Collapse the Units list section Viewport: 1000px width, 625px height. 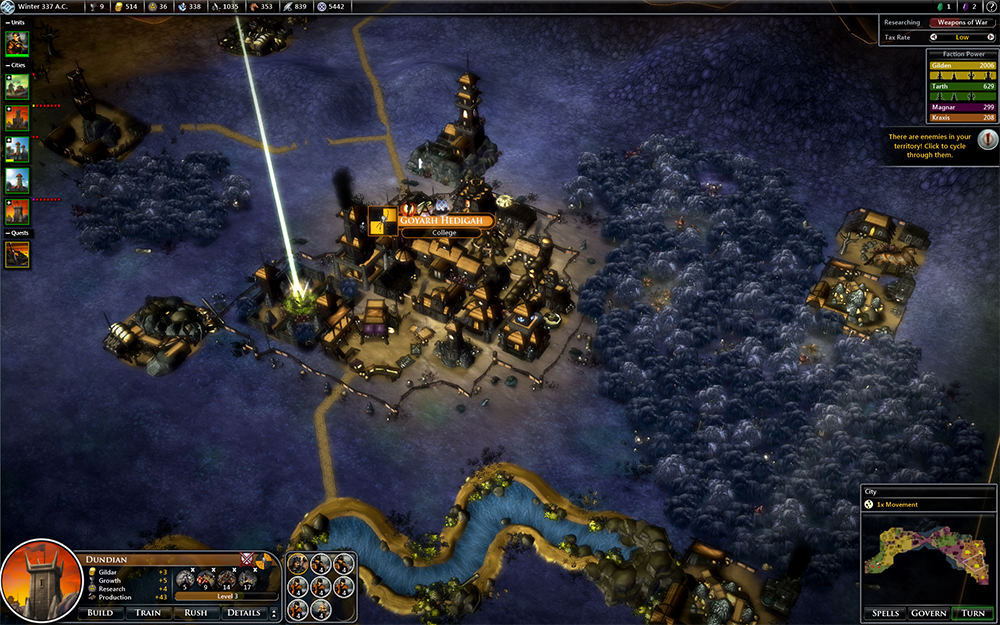pos(8,22)
